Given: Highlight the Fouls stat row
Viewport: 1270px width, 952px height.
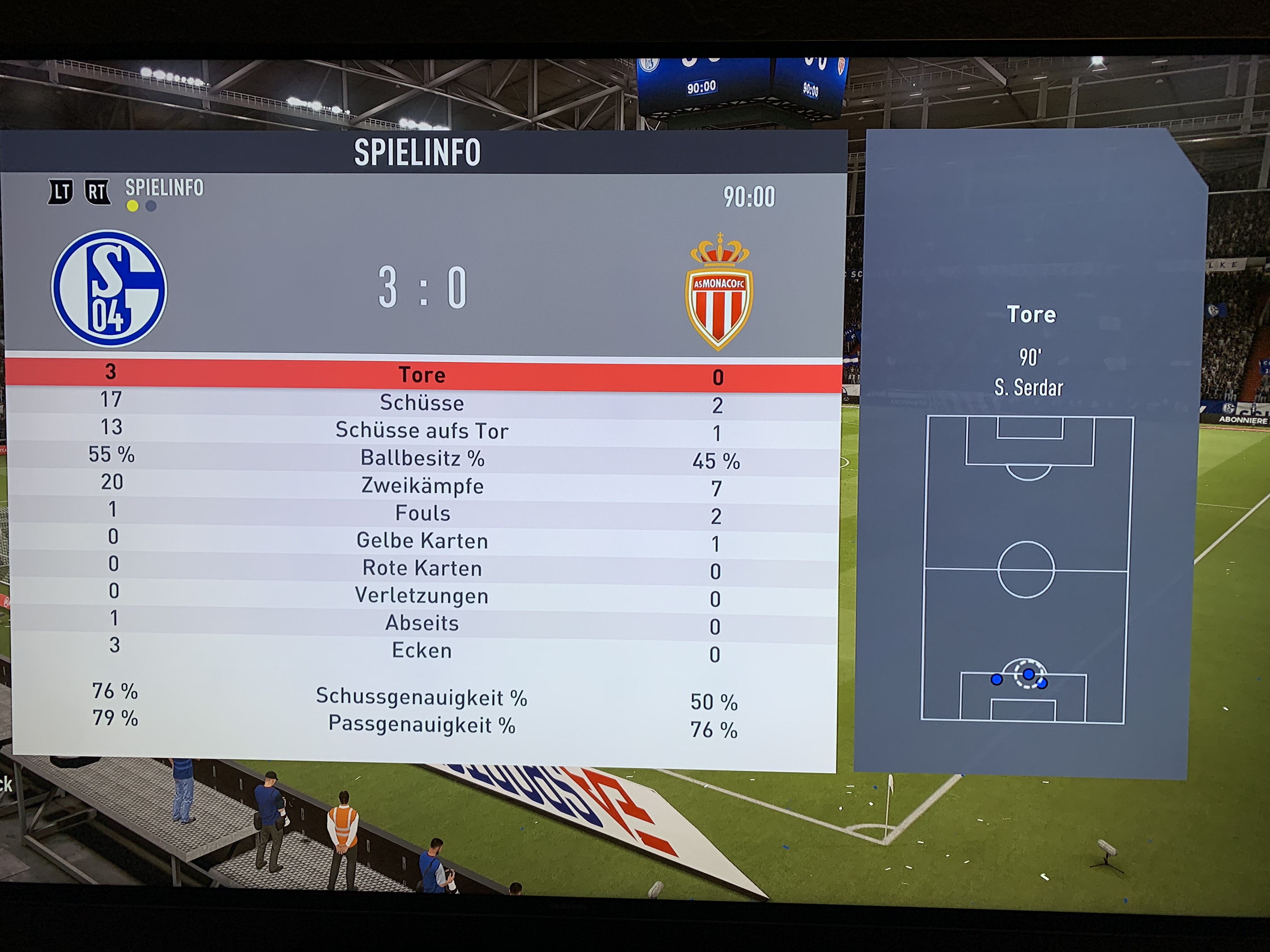Looking at the screenshot, I should coord(422,513).
